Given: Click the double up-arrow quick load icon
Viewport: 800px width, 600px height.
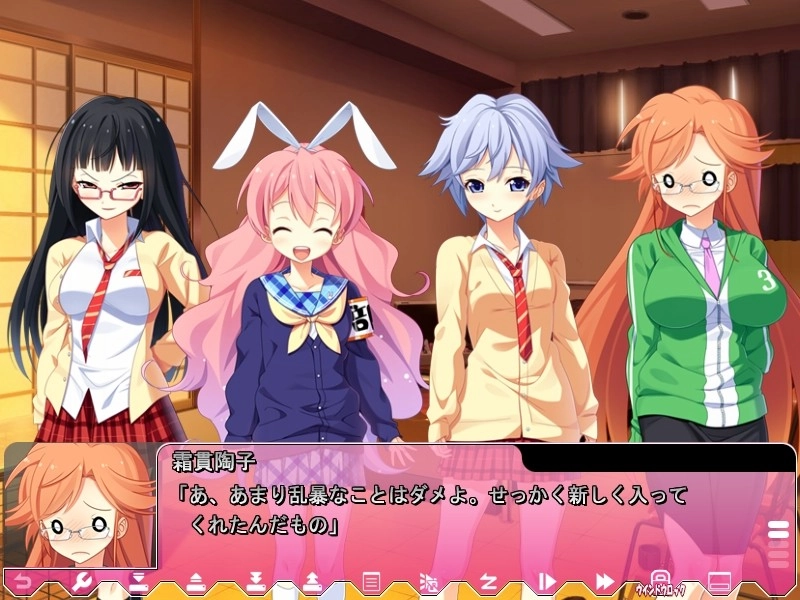Looking at the screenshot, I should click(312, 581).
